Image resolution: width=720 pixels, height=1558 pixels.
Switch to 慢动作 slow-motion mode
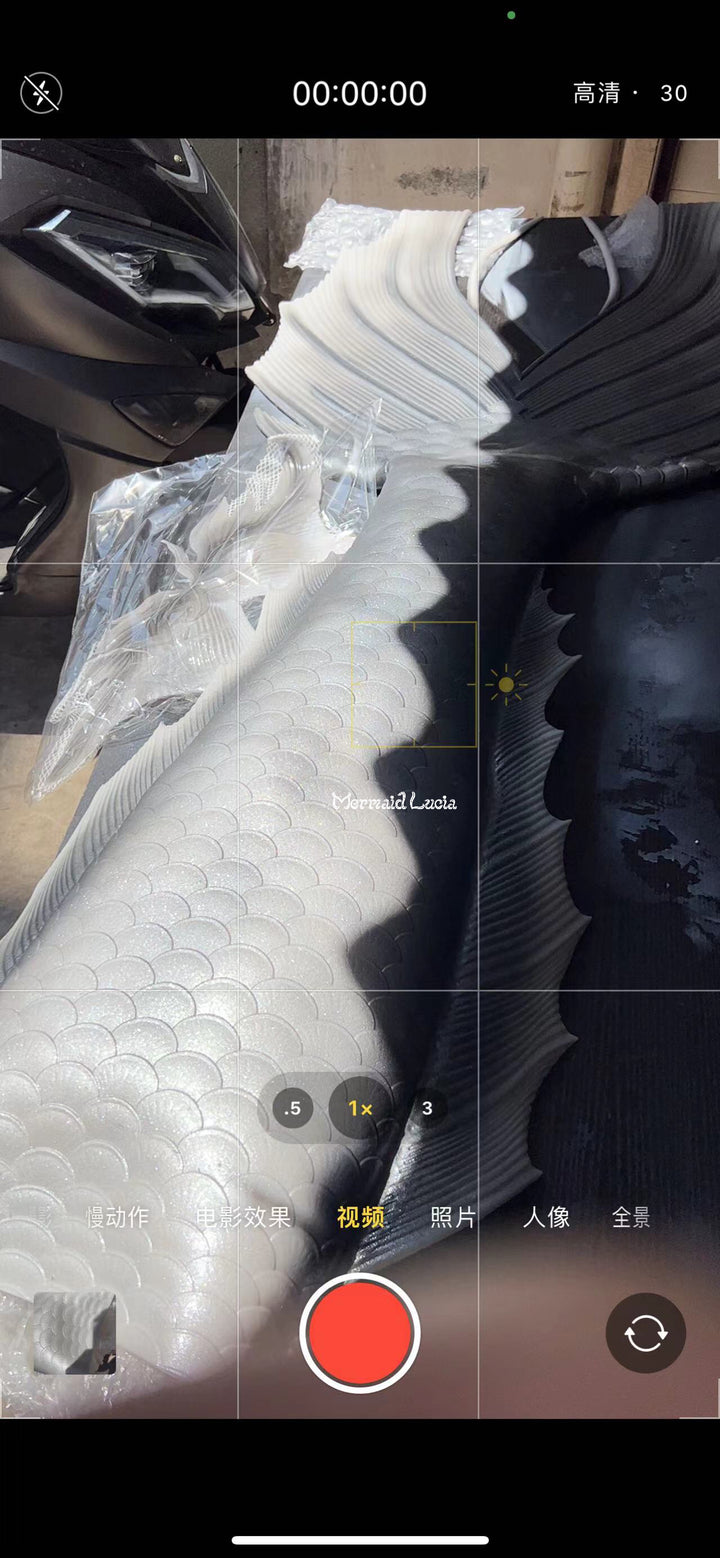tap(117, 1217)
